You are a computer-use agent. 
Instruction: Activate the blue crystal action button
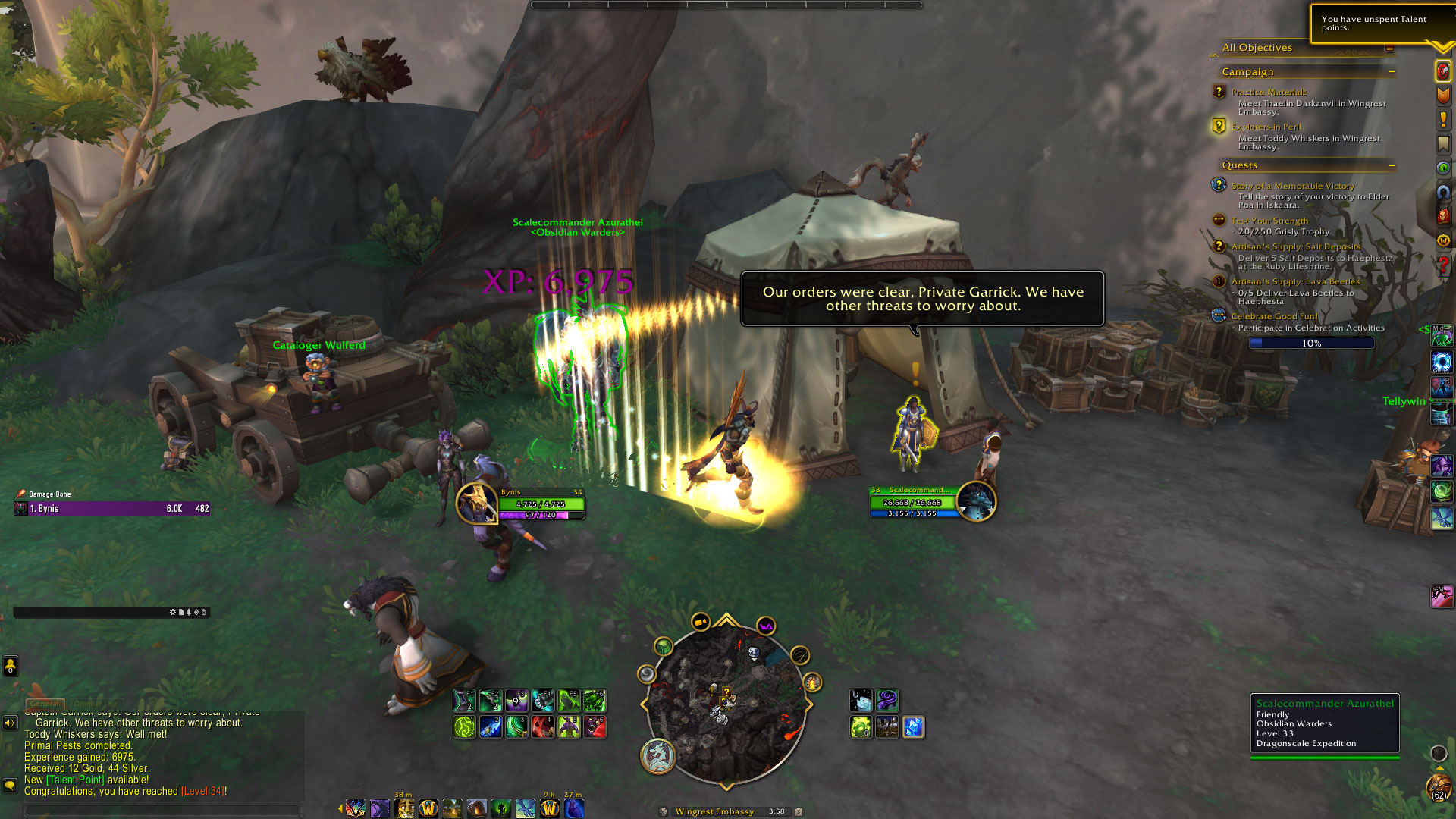(x=913, y=727)
